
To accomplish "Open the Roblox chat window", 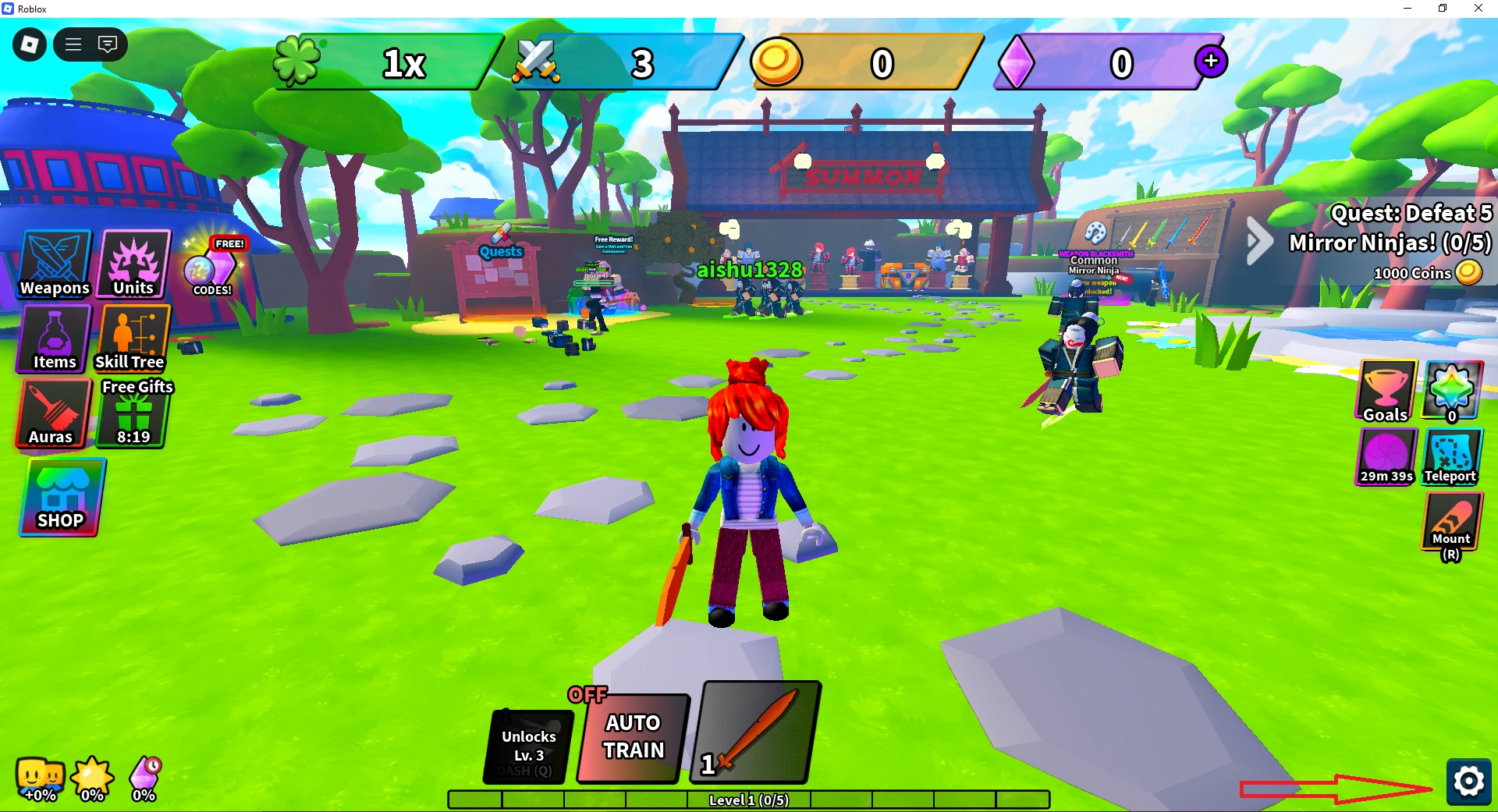I will coord(108,44).
